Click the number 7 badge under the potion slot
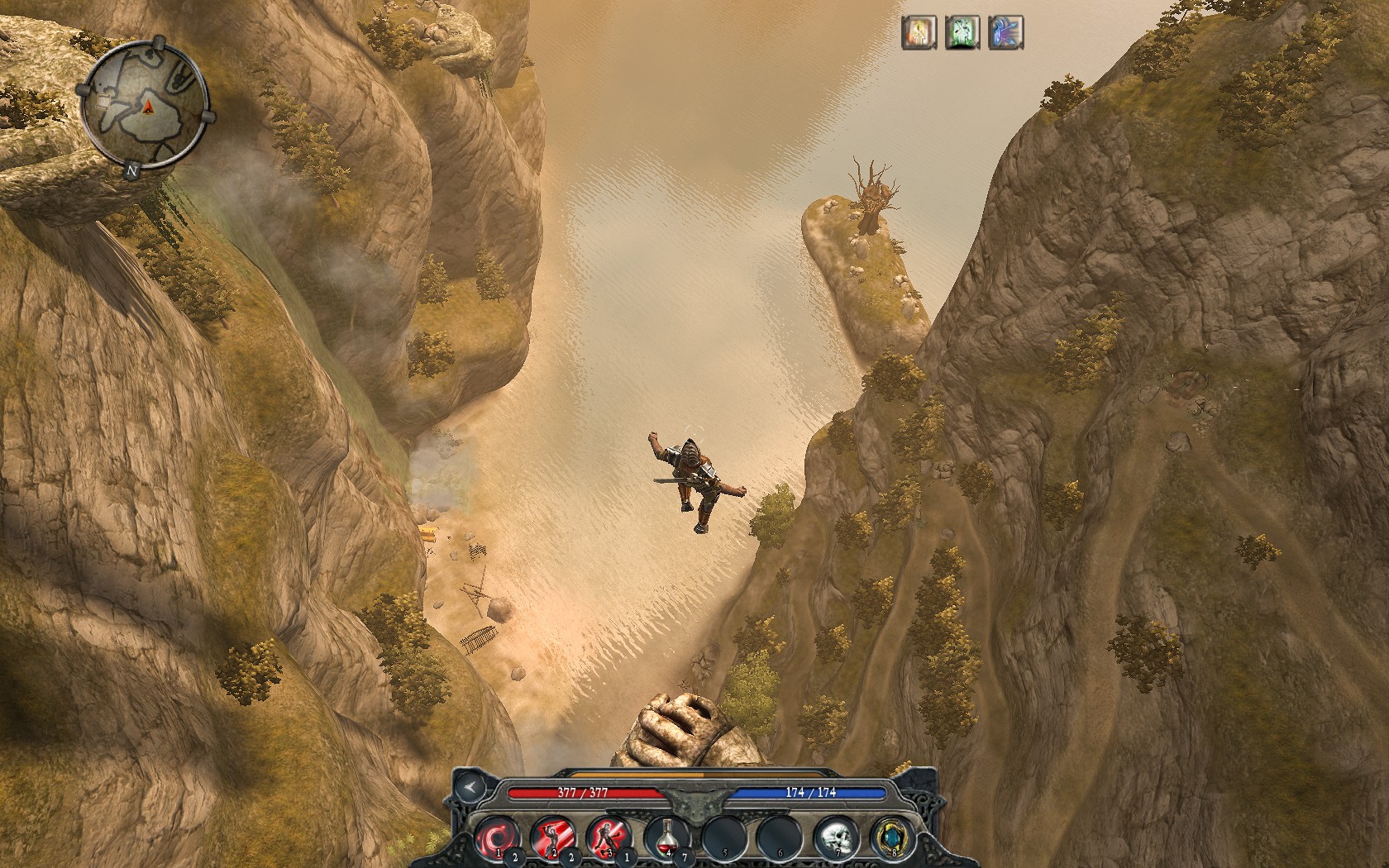This screenshot has height=868, width=1389. tap(684, 857)
